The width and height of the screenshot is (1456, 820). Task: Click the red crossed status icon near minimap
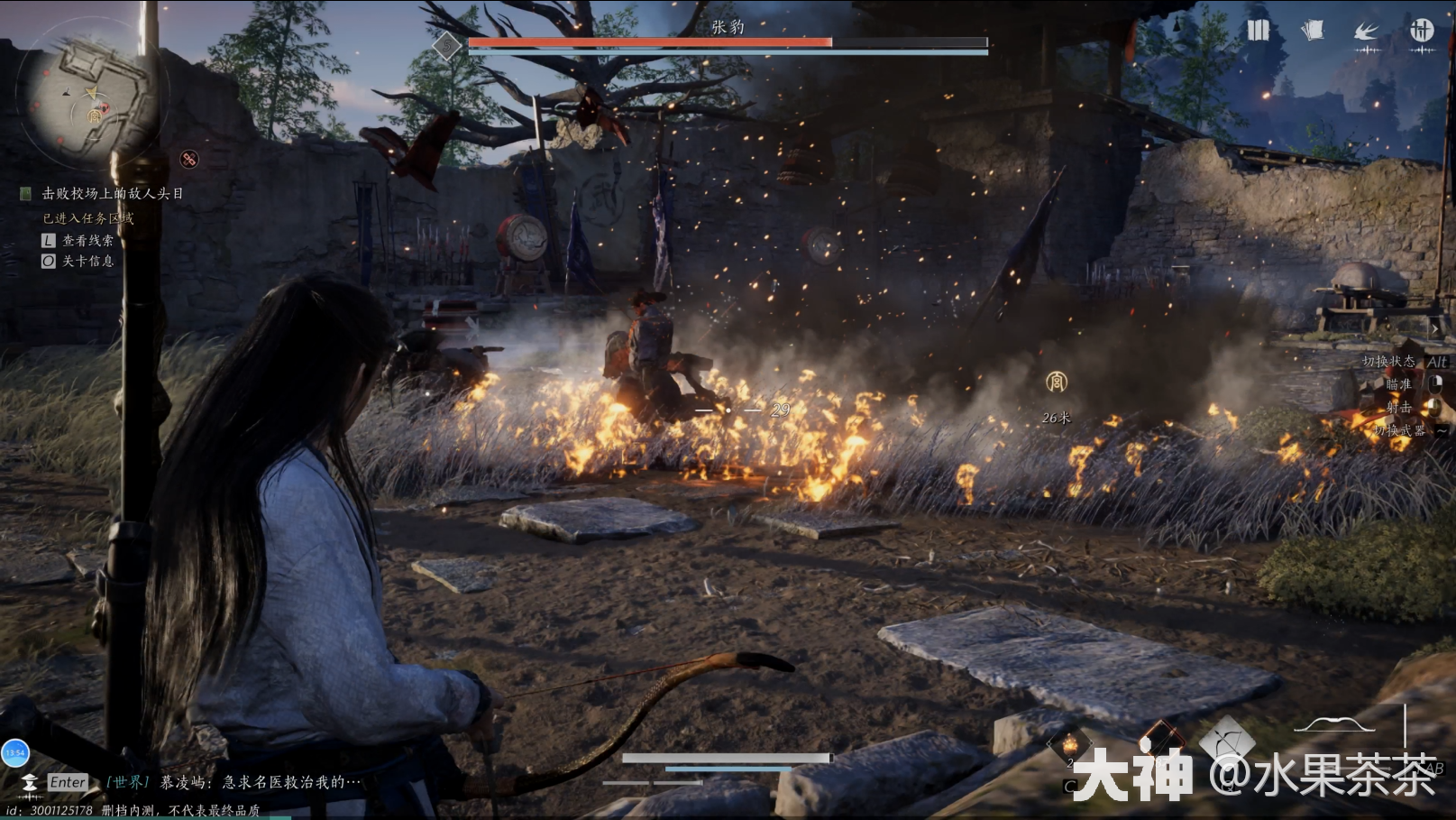pos(189,160)
